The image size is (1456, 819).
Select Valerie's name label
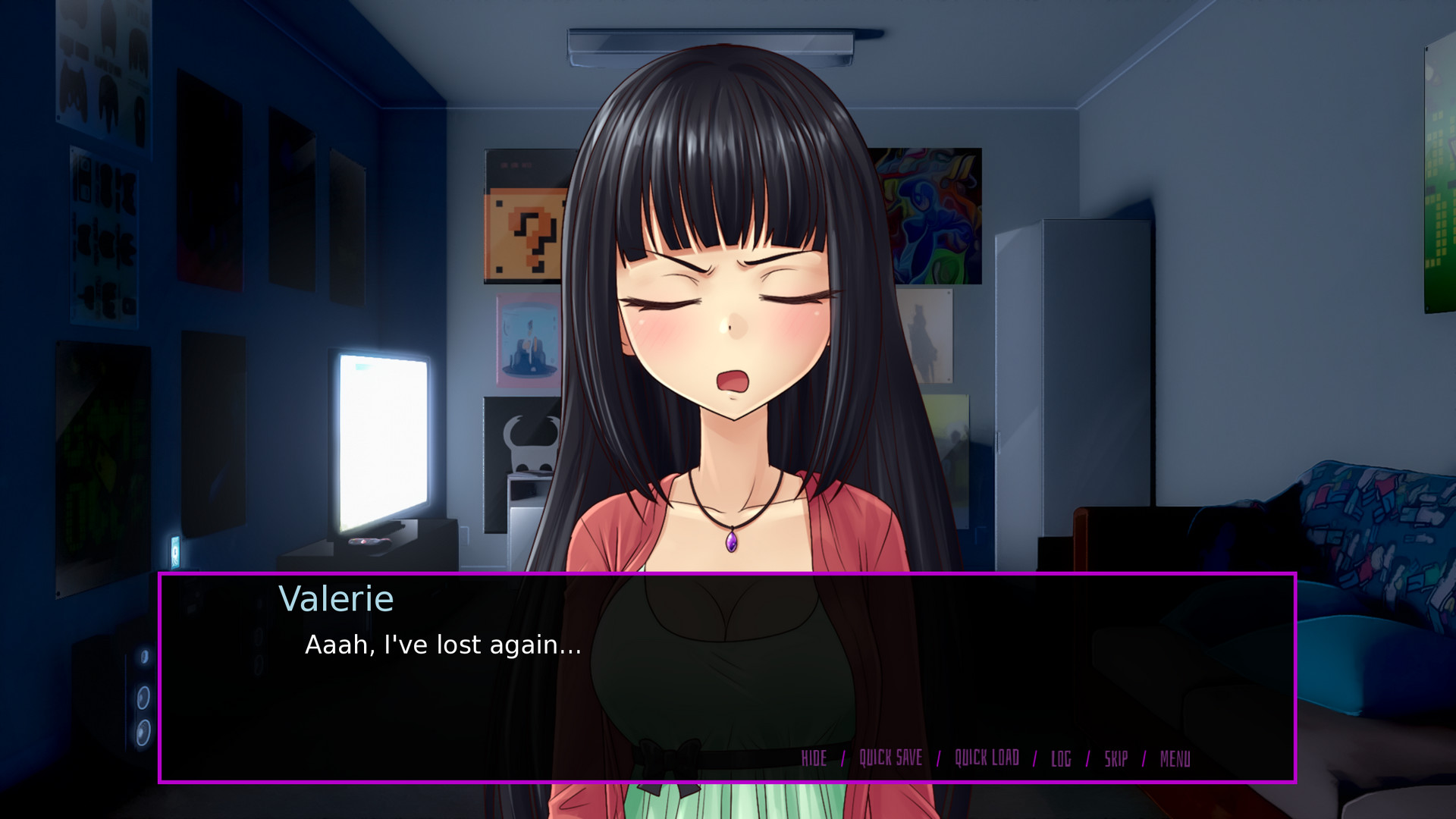(336, 598)
